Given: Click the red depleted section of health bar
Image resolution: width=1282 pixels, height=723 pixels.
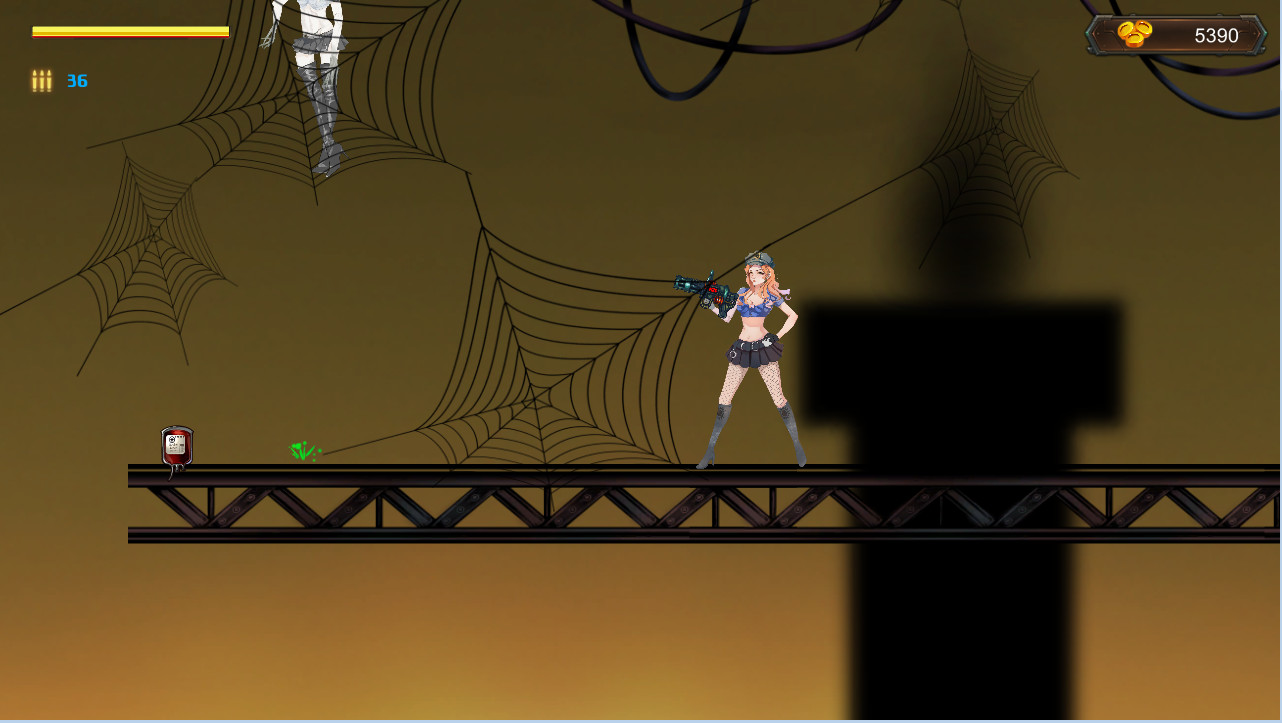Looking at the screenshot, I should pos(130,36).
